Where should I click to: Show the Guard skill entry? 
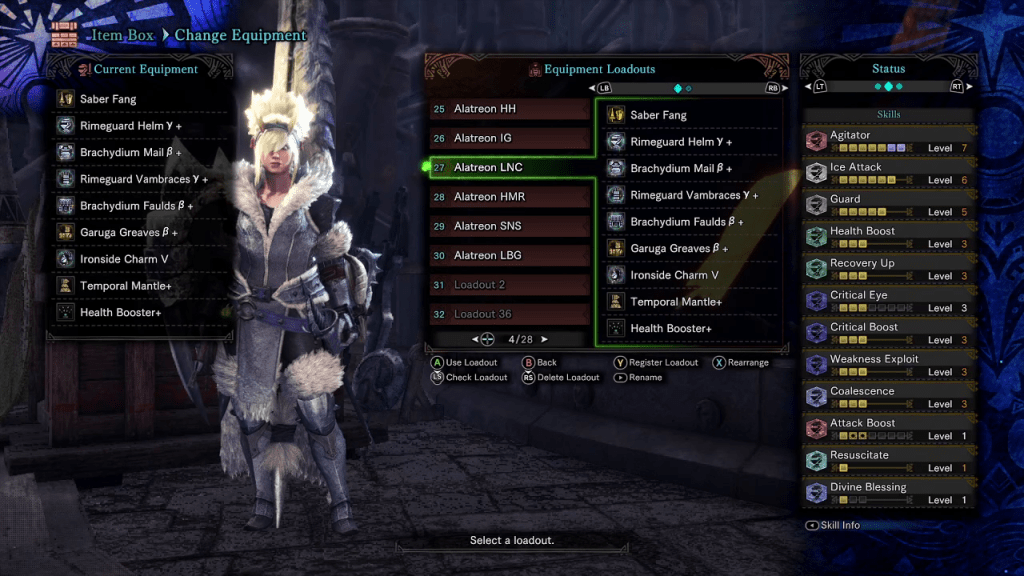pos(888,205)
